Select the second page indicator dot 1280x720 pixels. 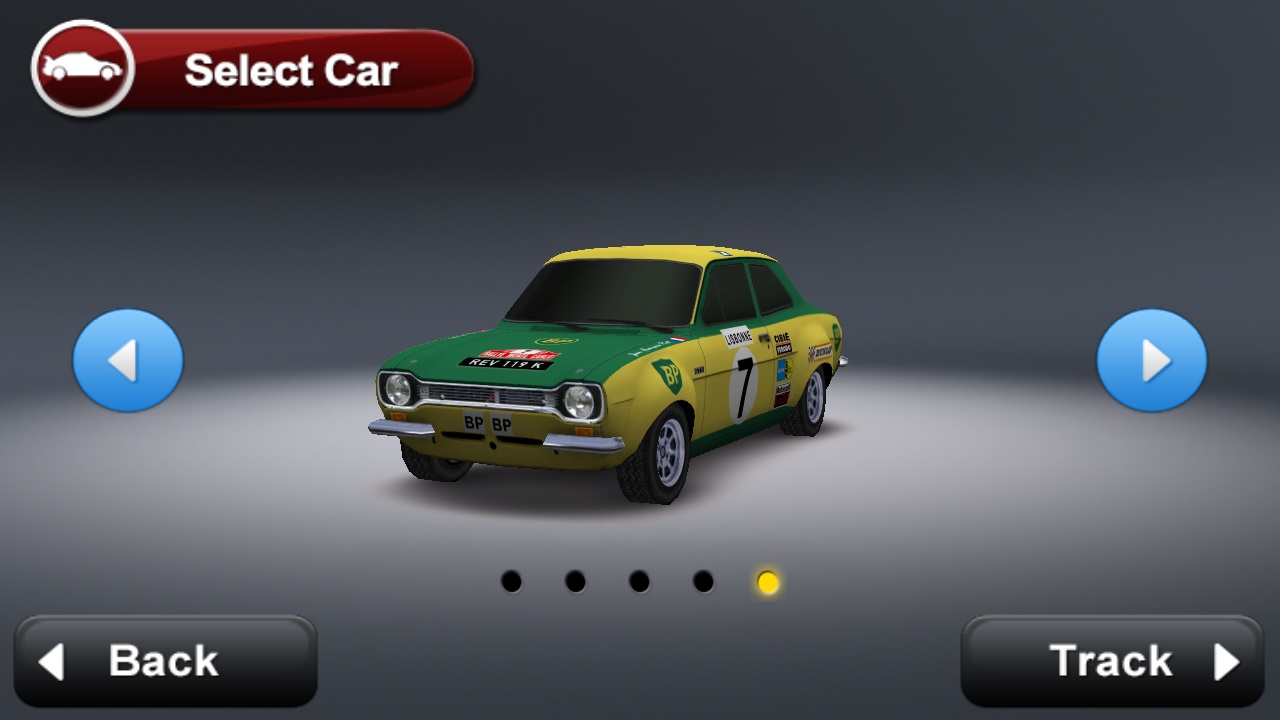pyautogui.click(x=573, y=580)
